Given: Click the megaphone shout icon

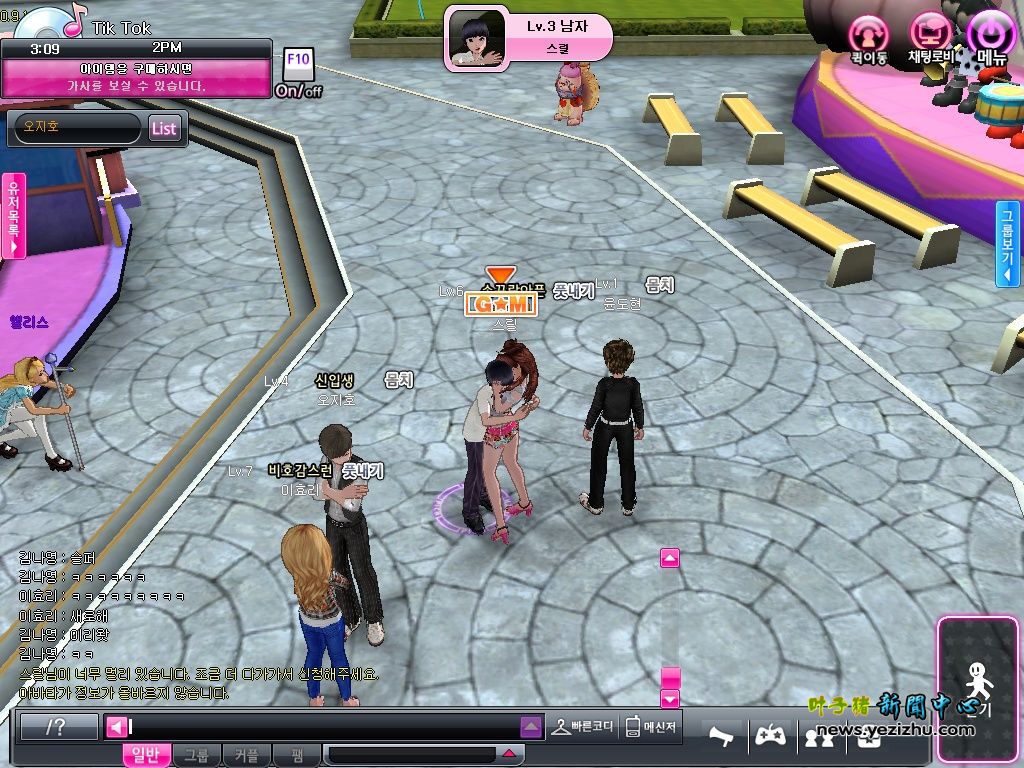Looking at the screenshot, I should coord(723,736).
